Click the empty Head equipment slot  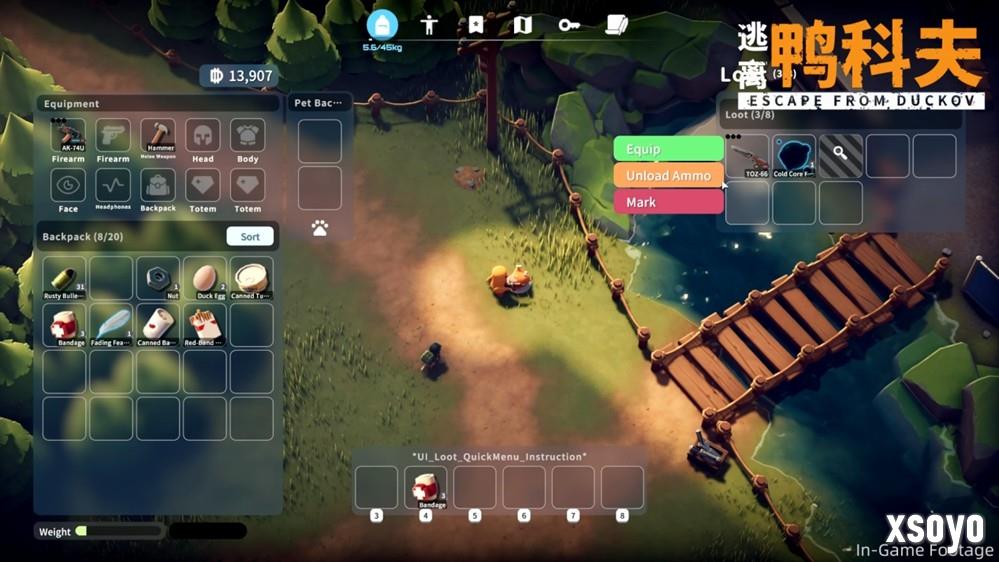click(x=203, y=137)
